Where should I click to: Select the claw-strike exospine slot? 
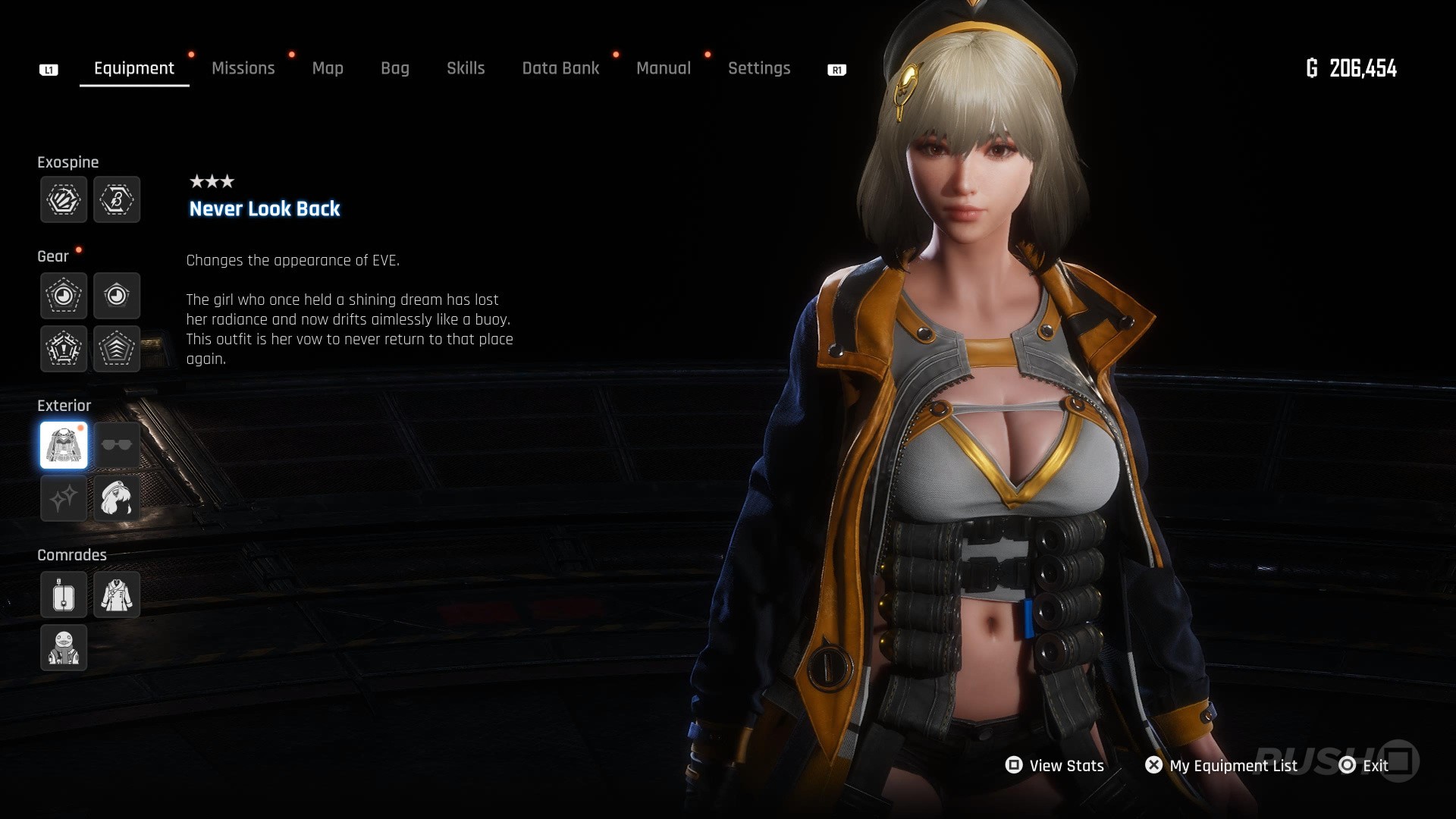64,199
